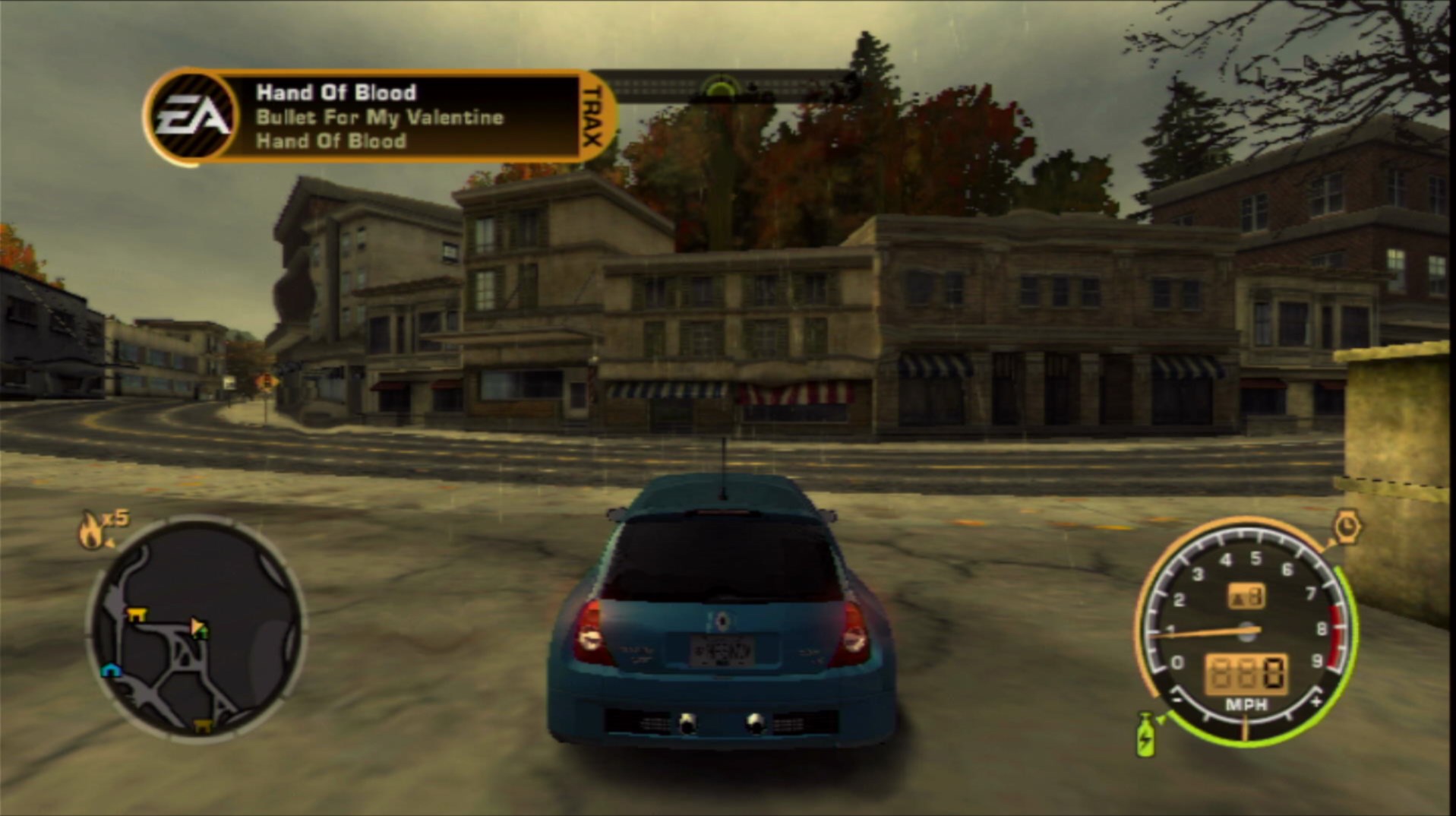1456x816 pixels.
Task: Click the TRAX label tab
Action: coord(592,116)
